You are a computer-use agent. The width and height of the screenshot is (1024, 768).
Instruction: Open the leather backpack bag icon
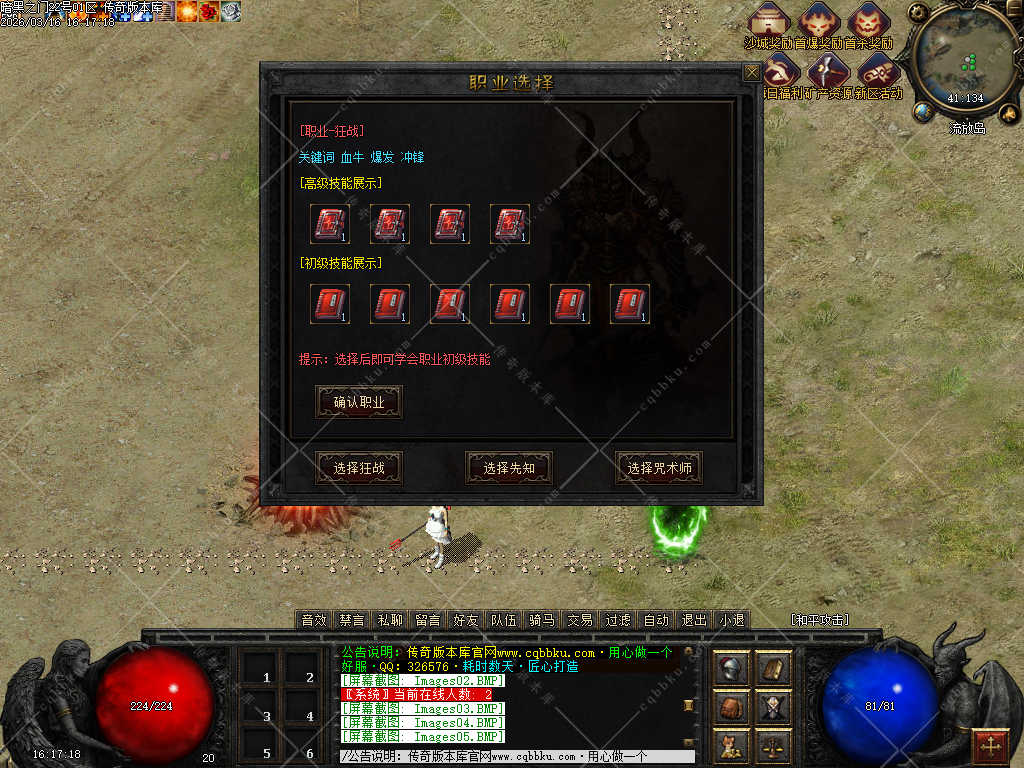tap(731, 708)
